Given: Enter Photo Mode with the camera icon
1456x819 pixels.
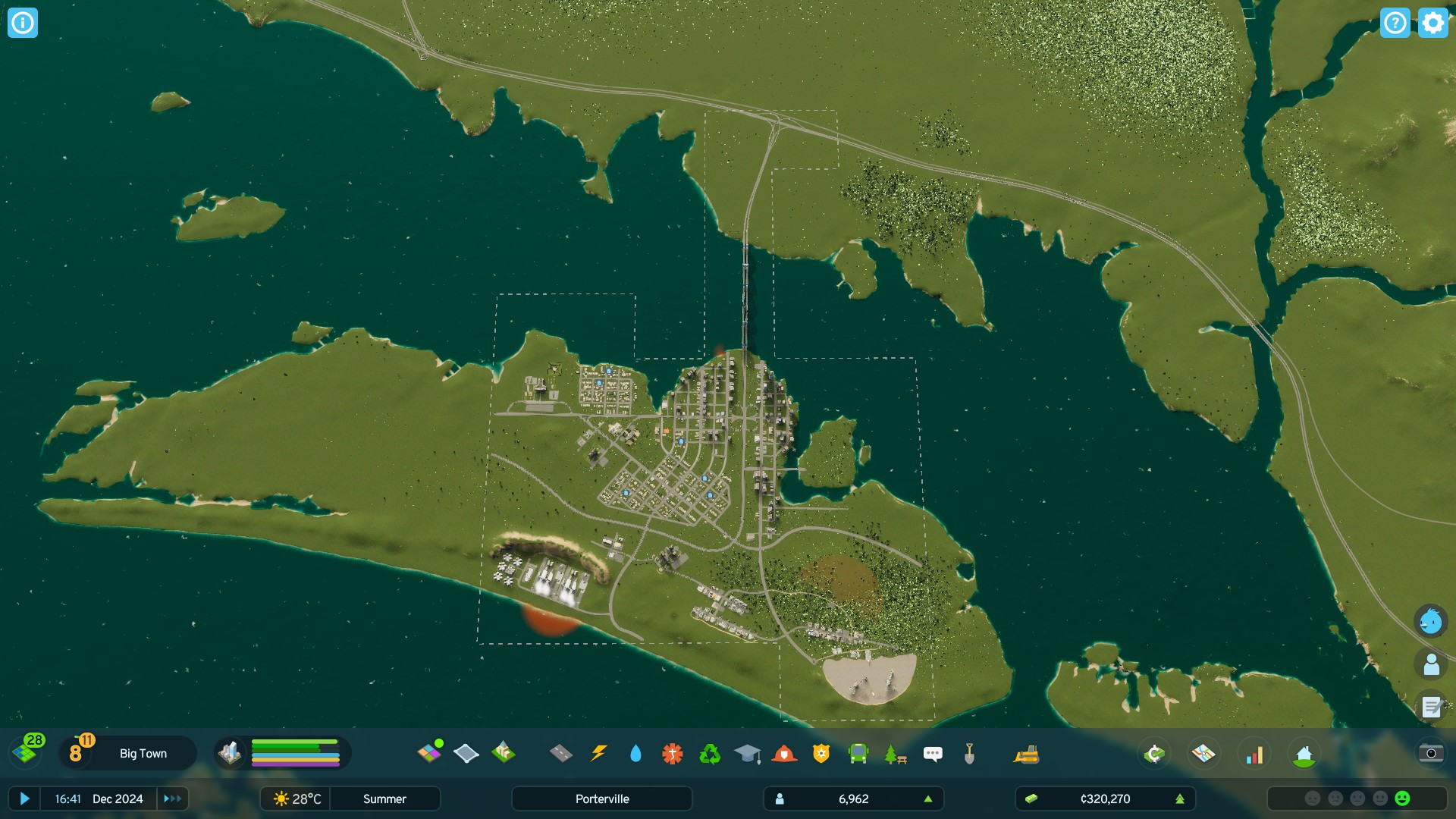Looking at the screenshot, I should [x=1431, y=753].
